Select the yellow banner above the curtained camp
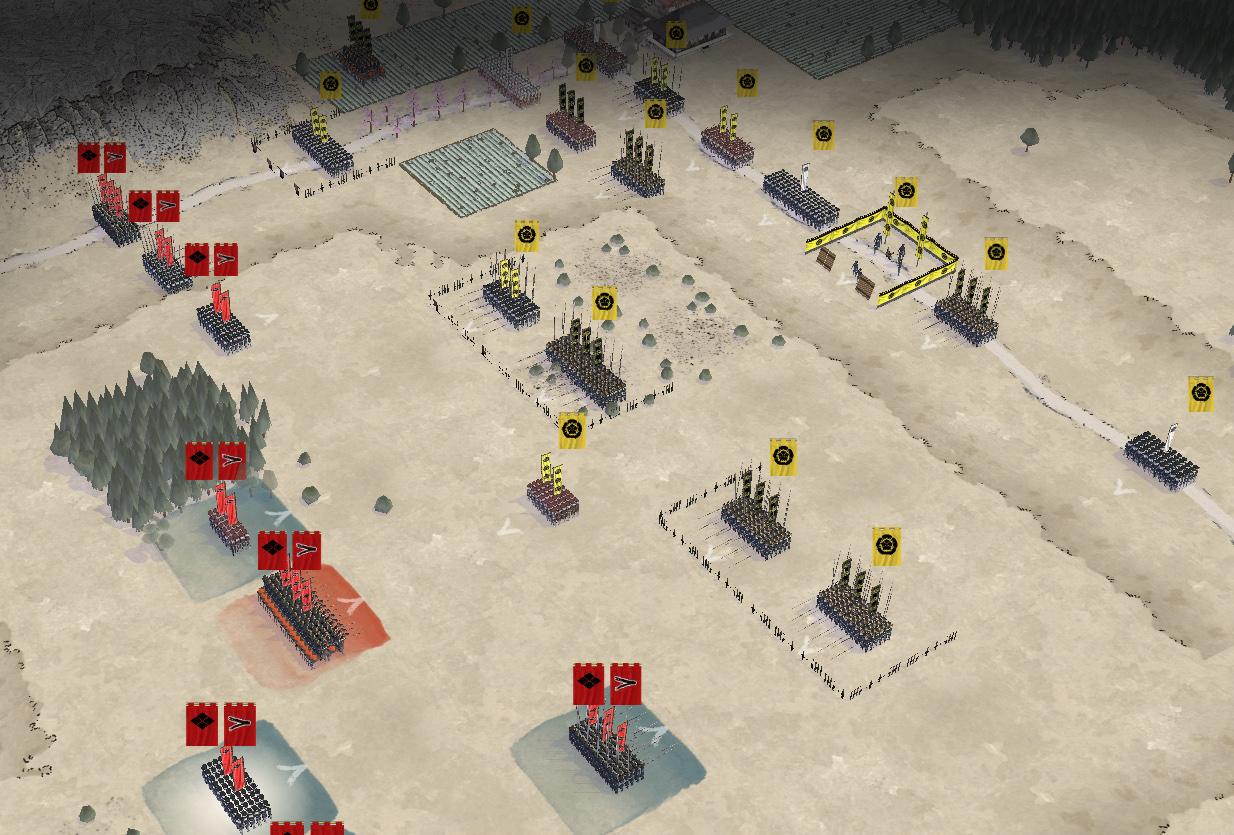Image resolution: width=1234 pixels, height=835 pixels. click(x=906, y=192)
